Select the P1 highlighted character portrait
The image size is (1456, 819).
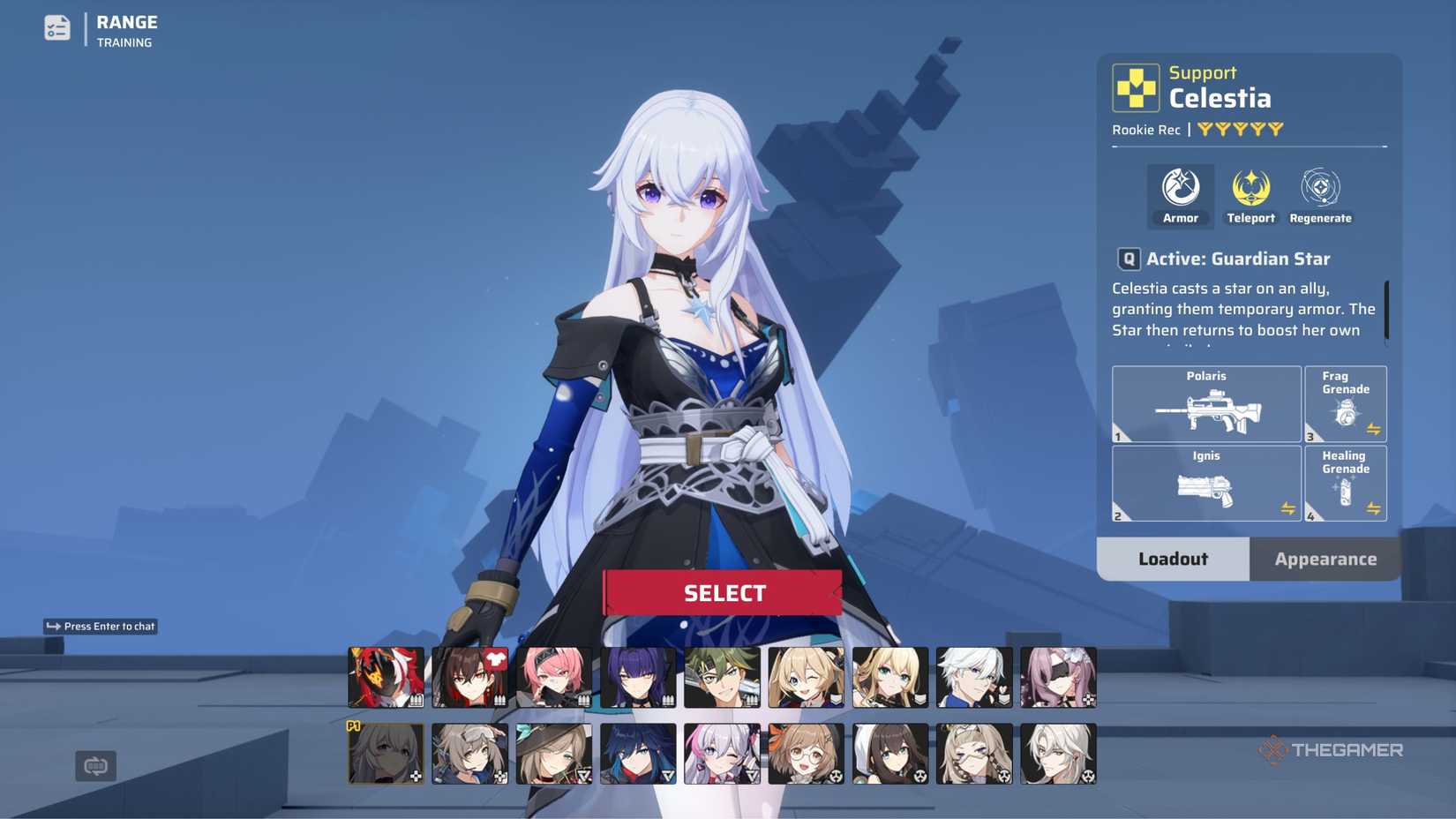coord(385,753)
